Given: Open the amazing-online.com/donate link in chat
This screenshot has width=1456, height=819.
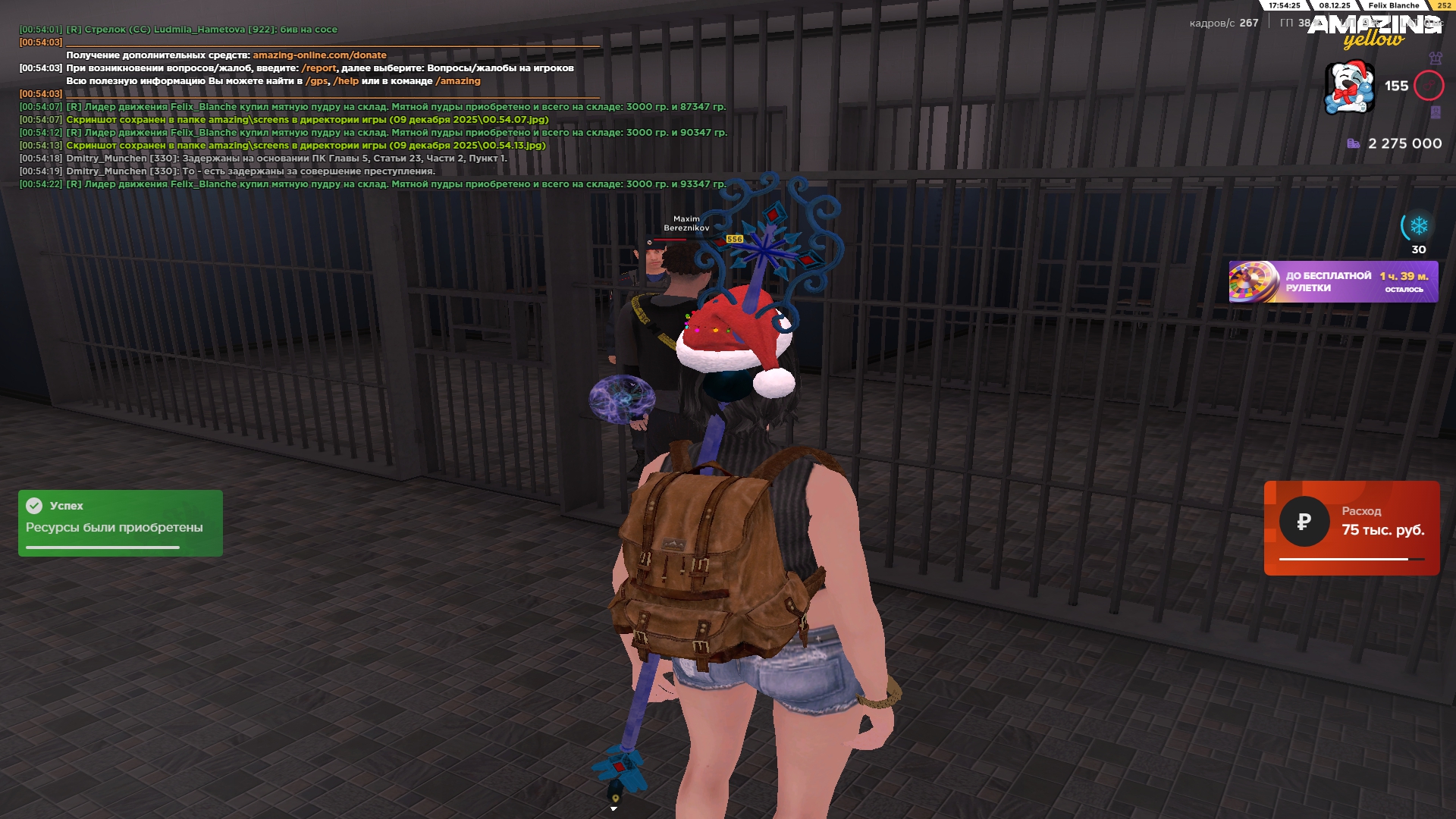Looking at the screenshot, I should [x=319, y=55].
